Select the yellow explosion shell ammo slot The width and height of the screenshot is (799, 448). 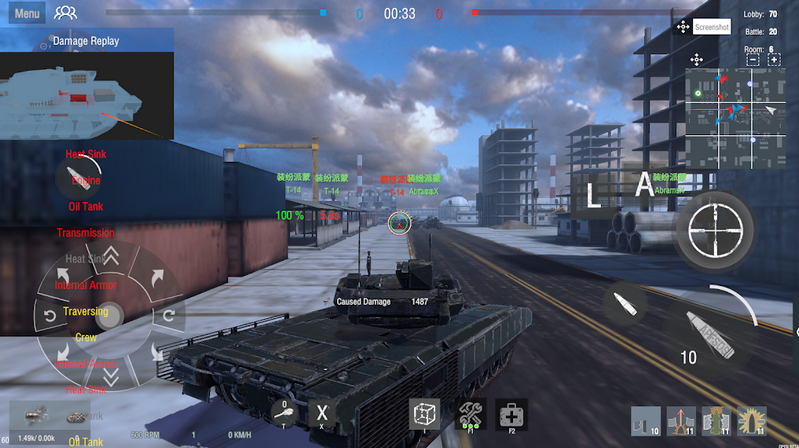pyautogui.click(x=751, y=421)
